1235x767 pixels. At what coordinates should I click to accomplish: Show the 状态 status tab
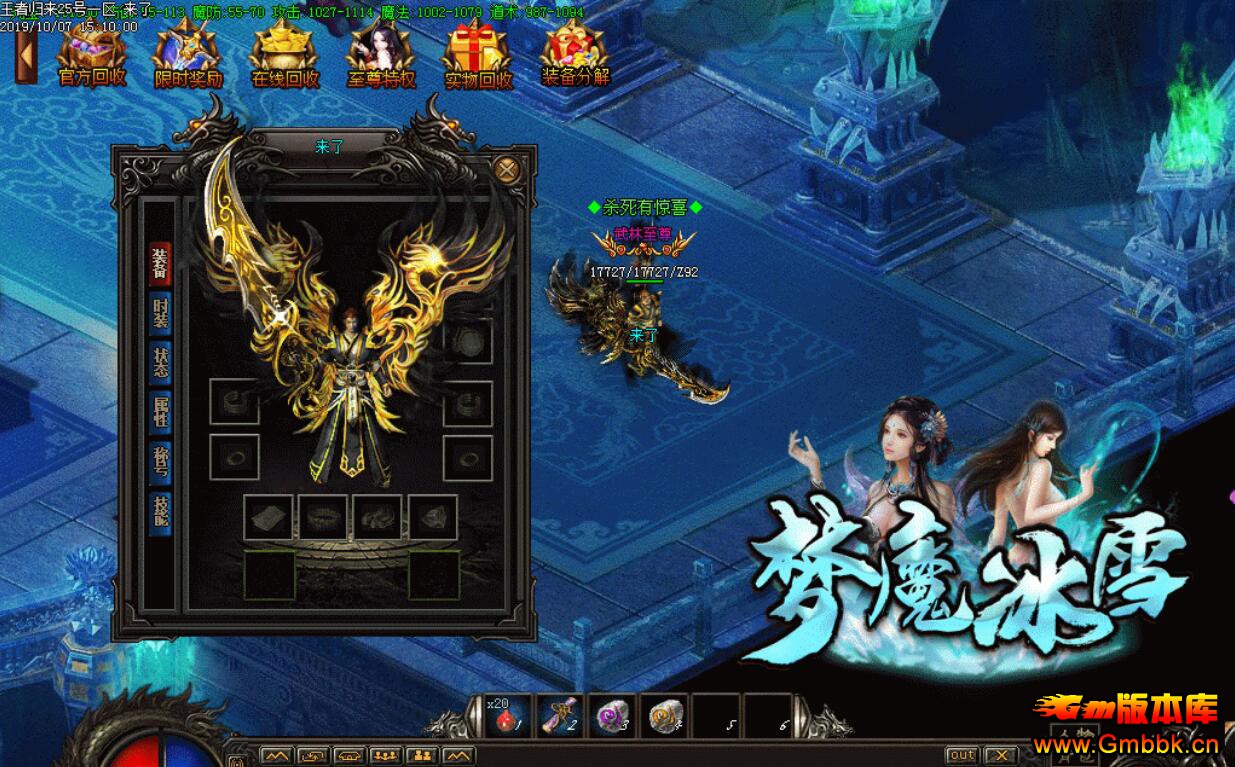(160, 362)
